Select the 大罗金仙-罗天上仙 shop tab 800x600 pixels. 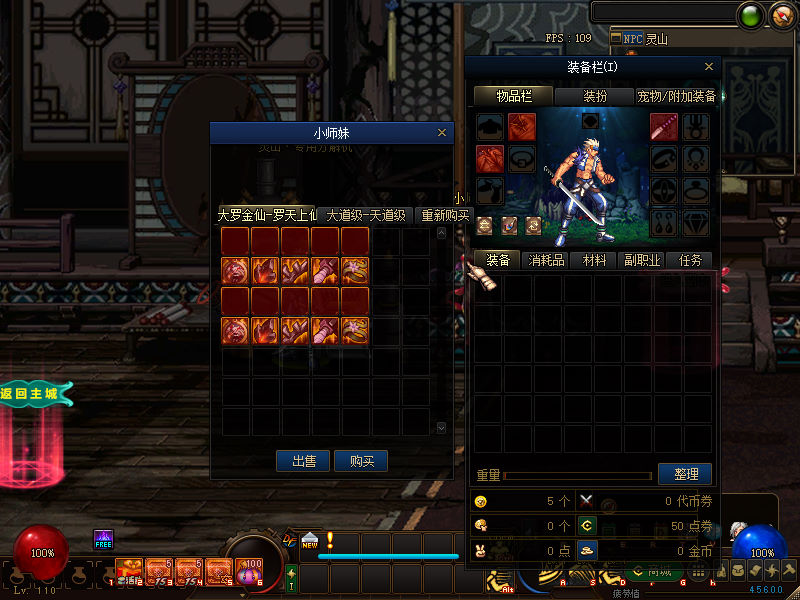[x=267, y=215]
